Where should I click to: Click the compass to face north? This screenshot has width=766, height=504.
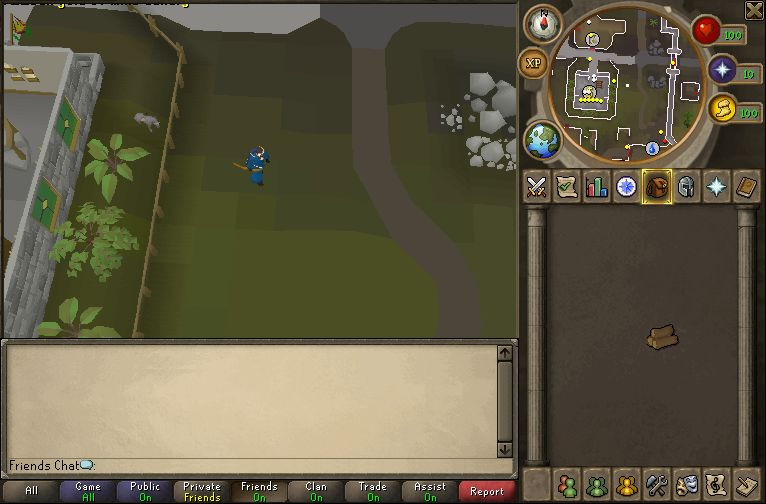(543, 24)
